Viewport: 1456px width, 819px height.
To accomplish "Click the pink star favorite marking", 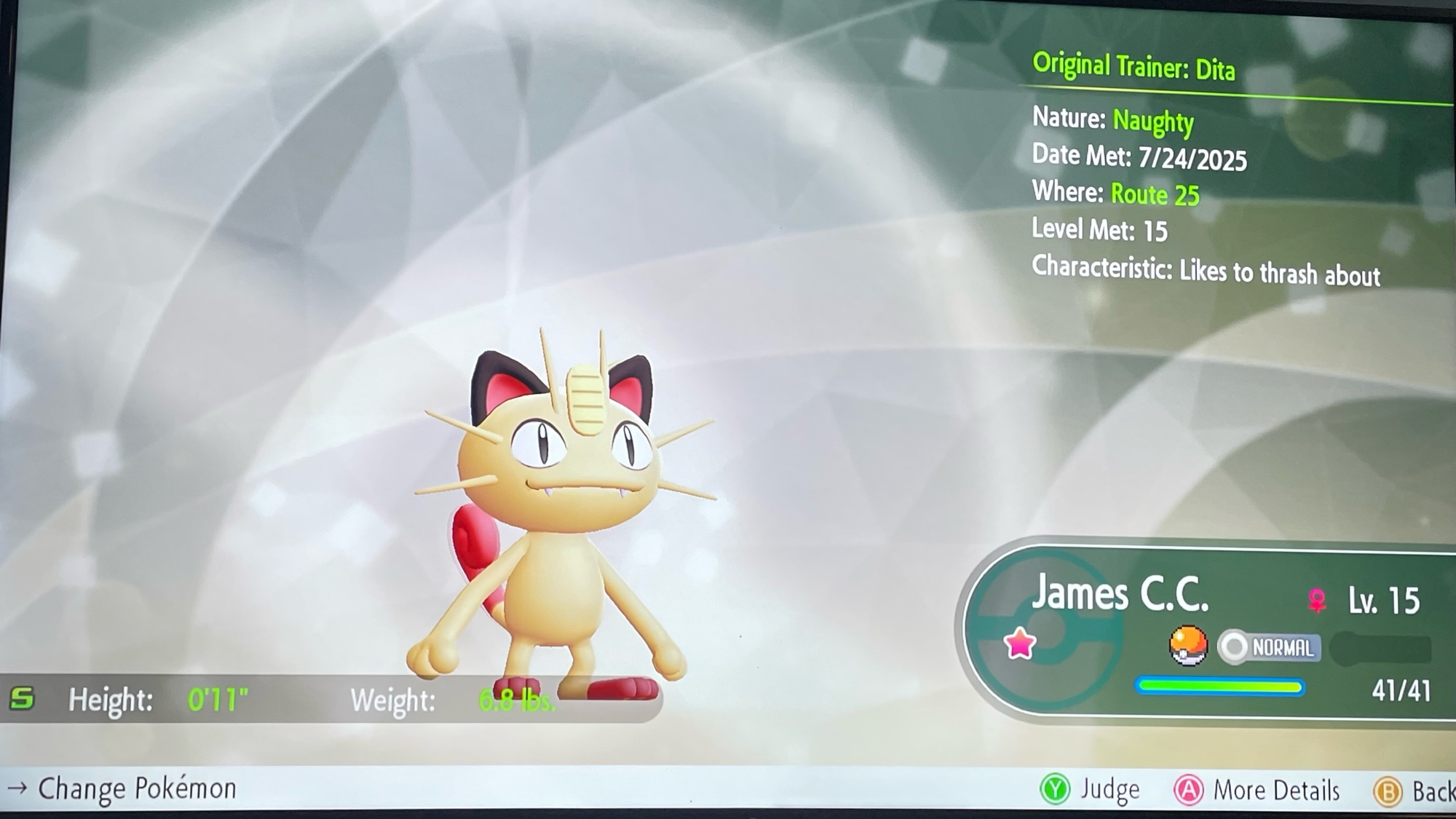I will coord(1019,644).
